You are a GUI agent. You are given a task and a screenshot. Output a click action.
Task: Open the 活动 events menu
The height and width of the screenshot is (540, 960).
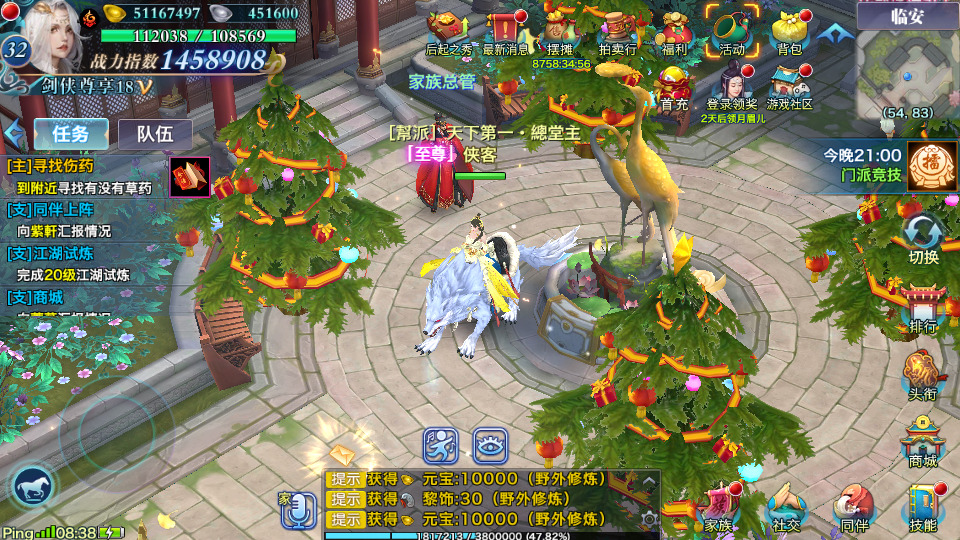(731, 33)
